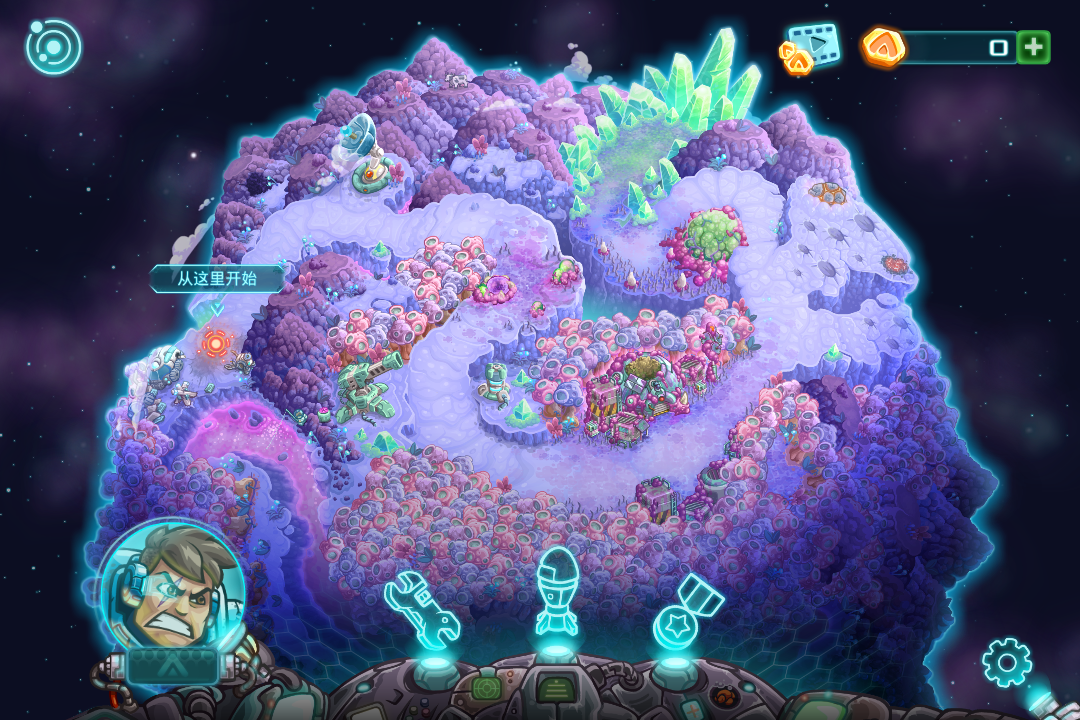Tap the green plus to buy gems
This screenshot has height=720, width=1080.
[x=1033, y=47]
